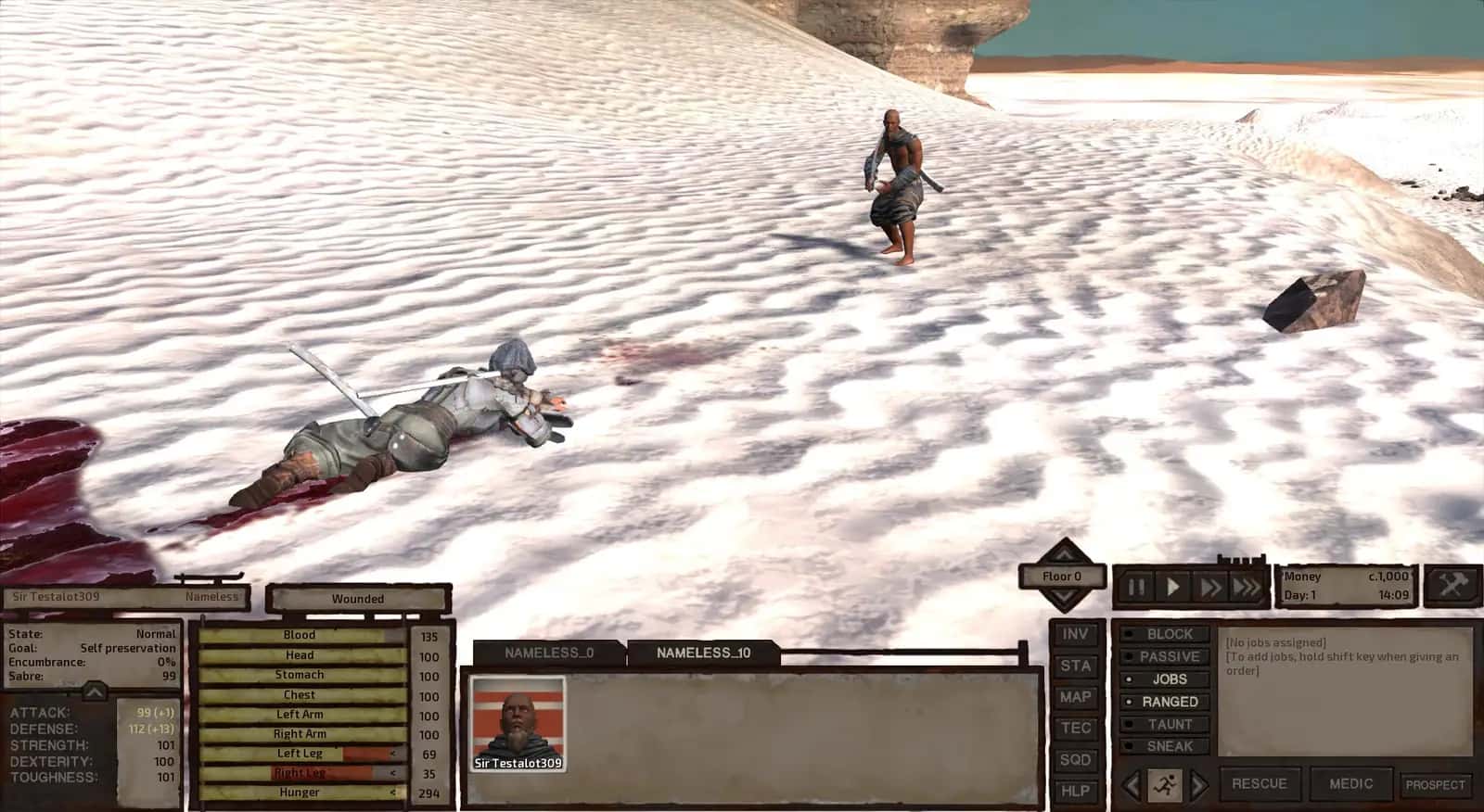Viewport: 1484px width, 812px height.
Task: Click the RESCUE button
Action: coord(1261,783)
